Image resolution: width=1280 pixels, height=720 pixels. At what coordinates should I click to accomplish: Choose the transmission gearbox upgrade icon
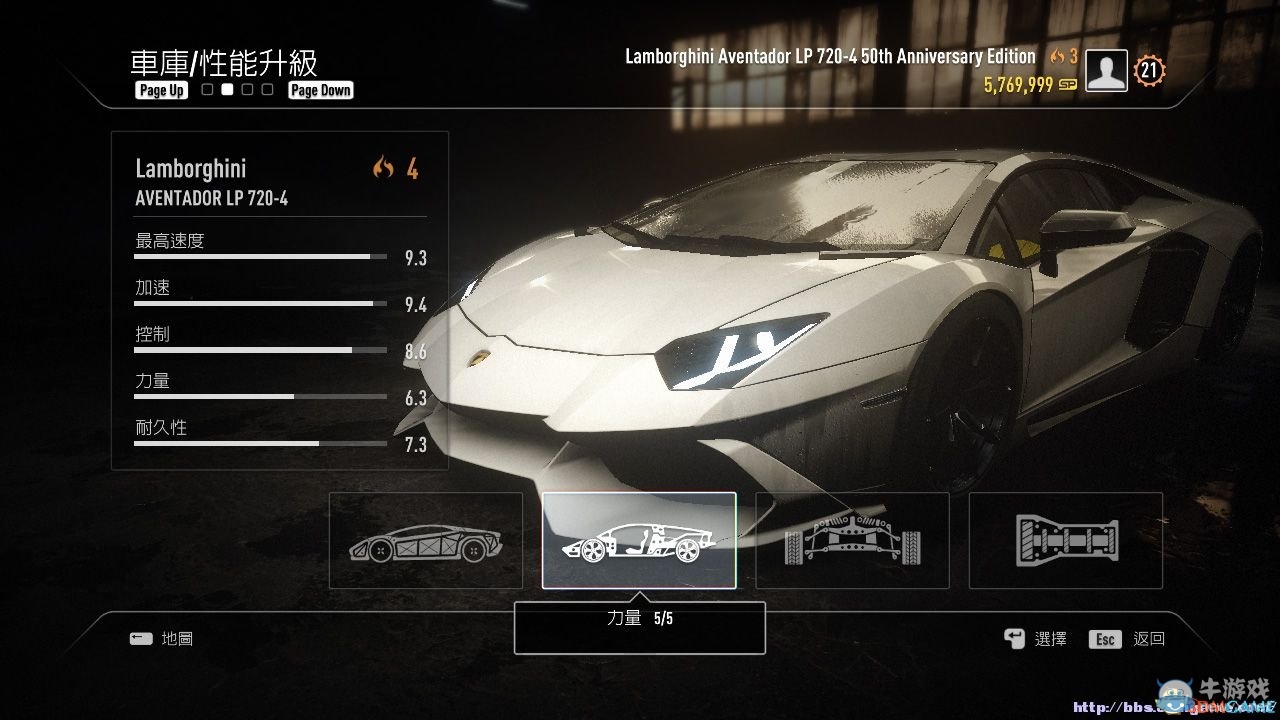(1065, 540)
